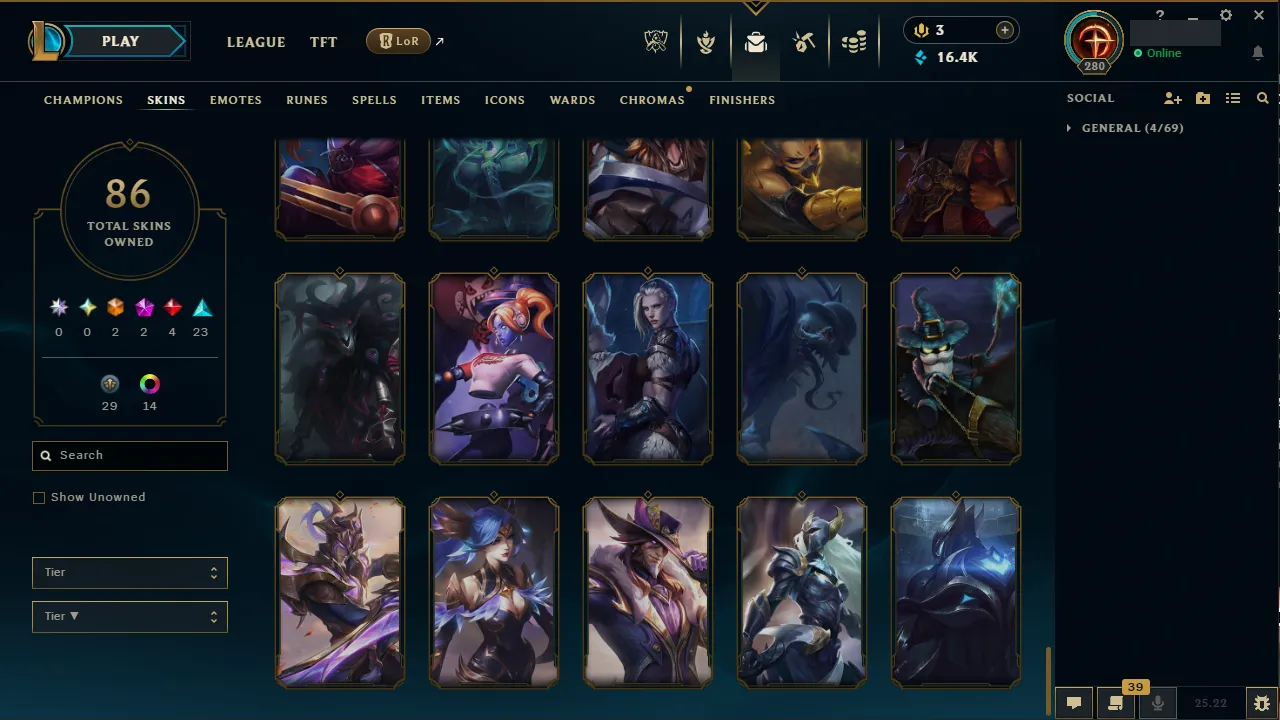Open the Hextech Loot backpack icon
Viewport: 1280px width, 720px height.
tap(755, 43)
